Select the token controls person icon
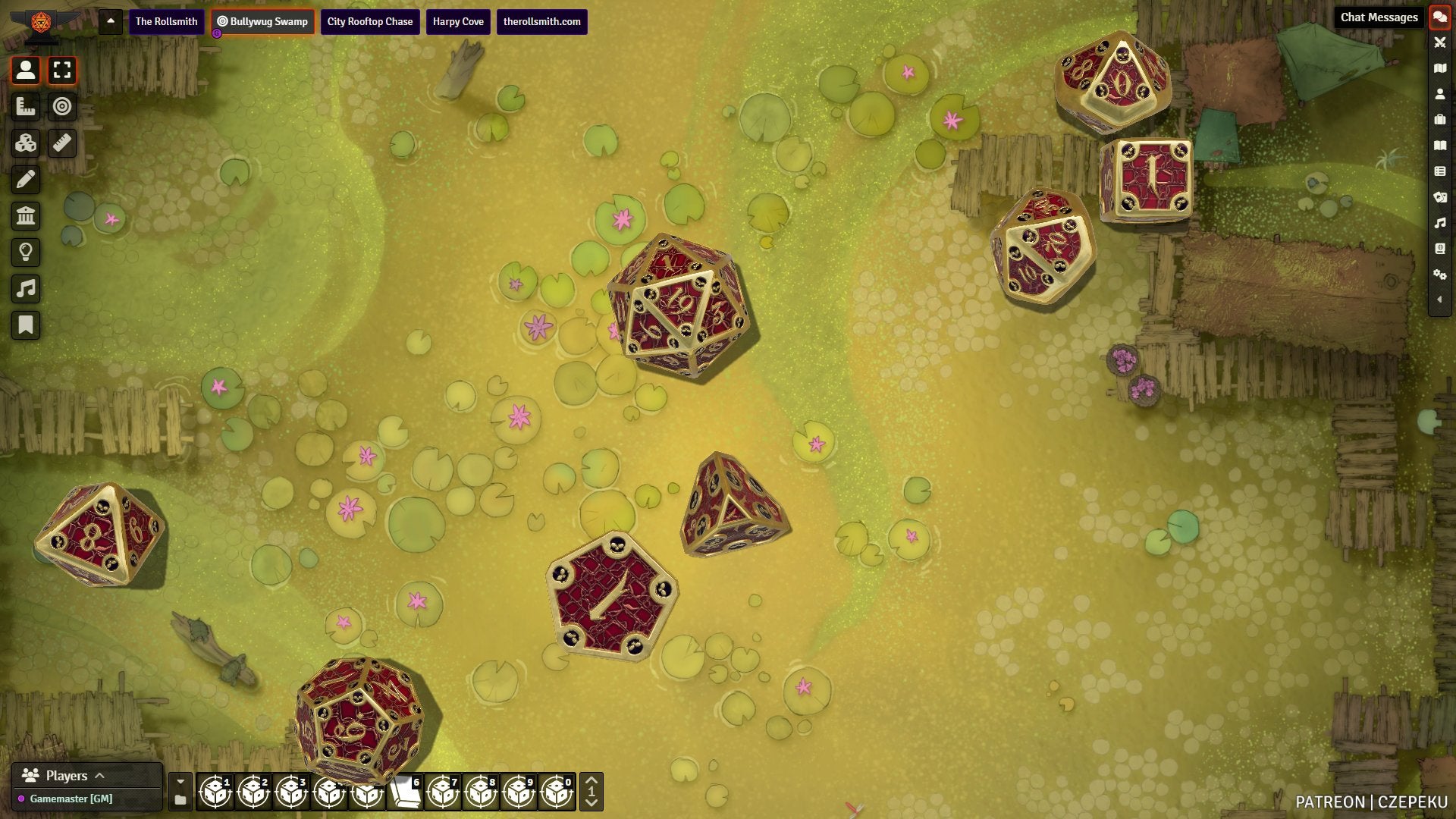The width and height of the screenshot is (1456, 819). click(26, 70)
